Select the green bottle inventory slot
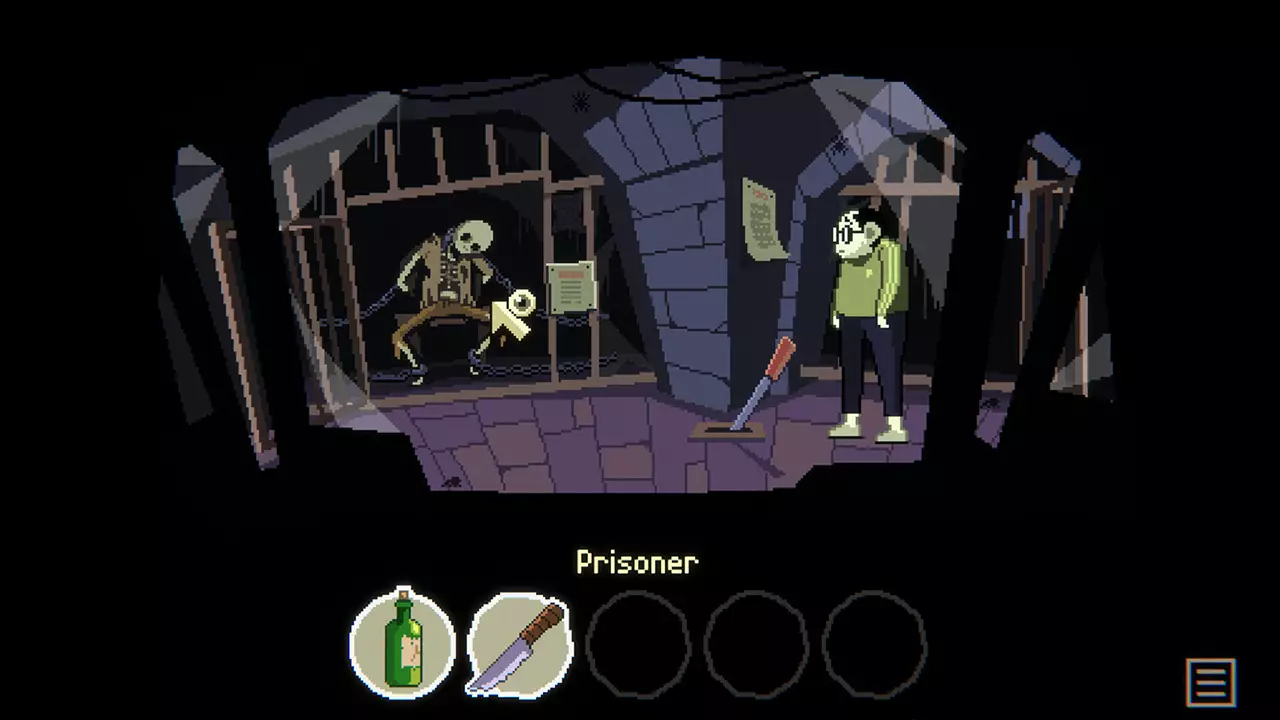The height and width of the screenshot is (720, 1280). point(402,642)
